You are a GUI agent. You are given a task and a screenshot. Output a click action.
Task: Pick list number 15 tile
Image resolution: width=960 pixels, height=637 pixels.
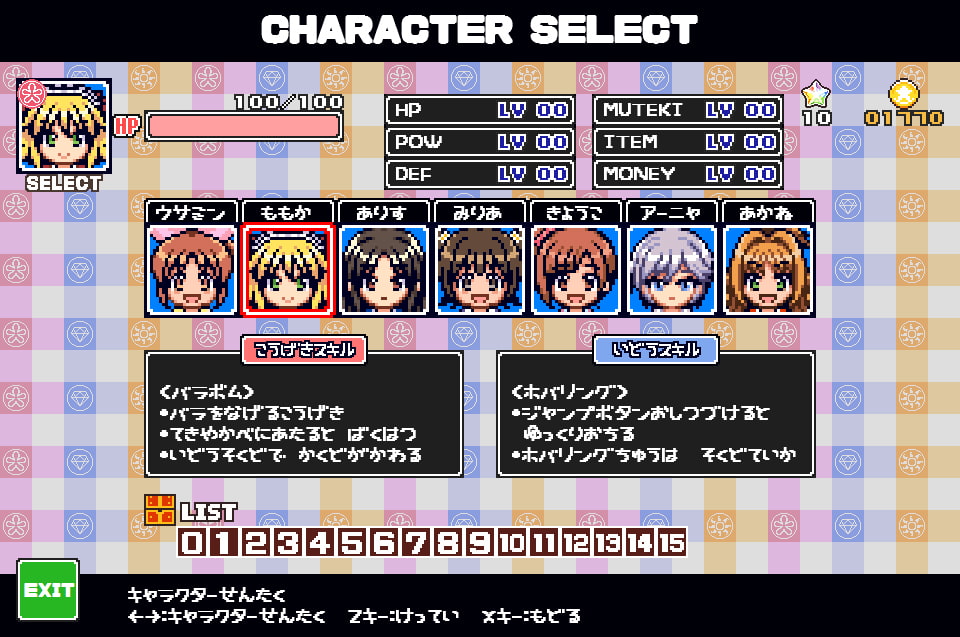tap(672, 543)
